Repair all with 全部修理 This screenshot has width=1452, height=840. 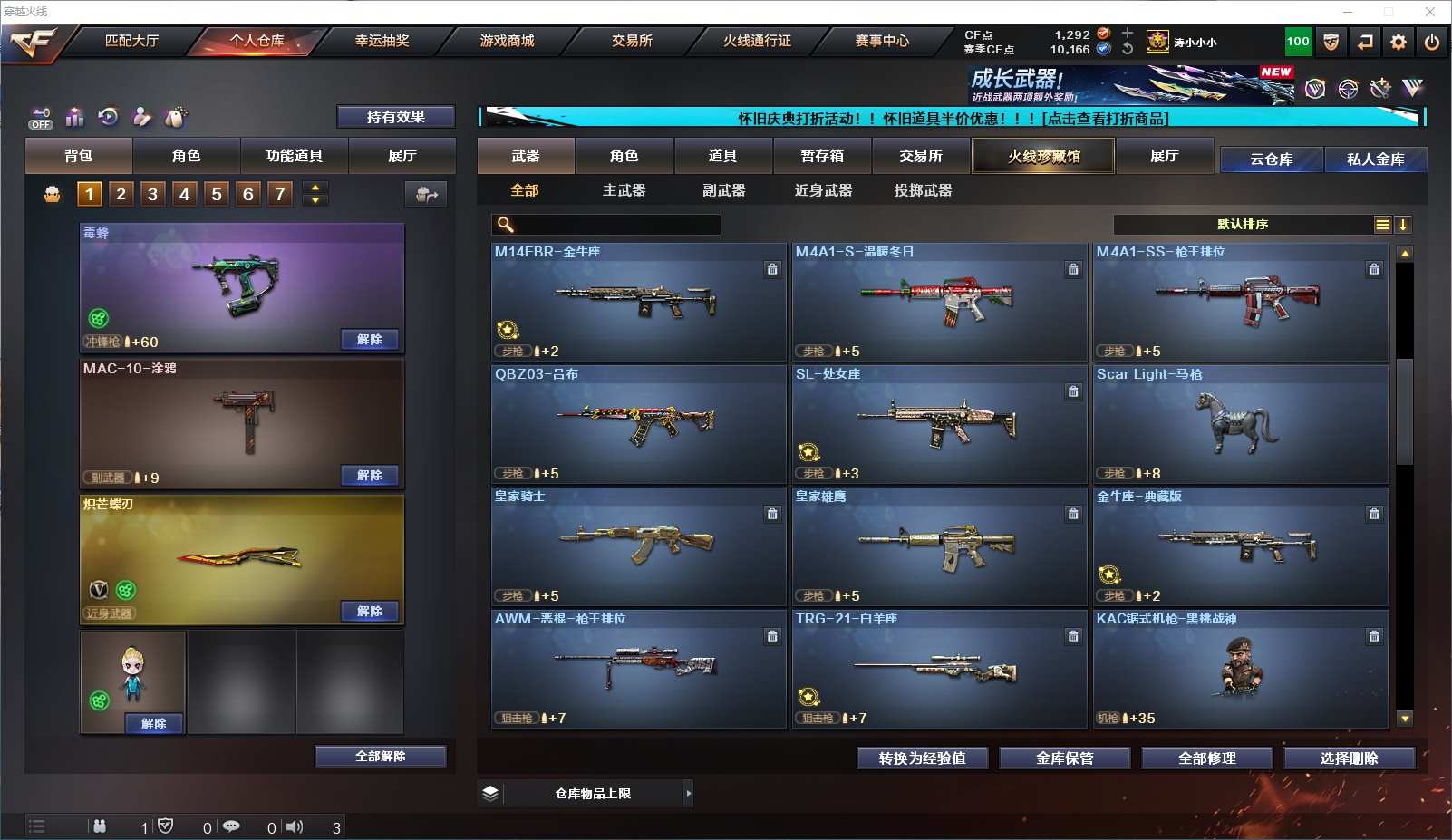(x=1206, y=758)
